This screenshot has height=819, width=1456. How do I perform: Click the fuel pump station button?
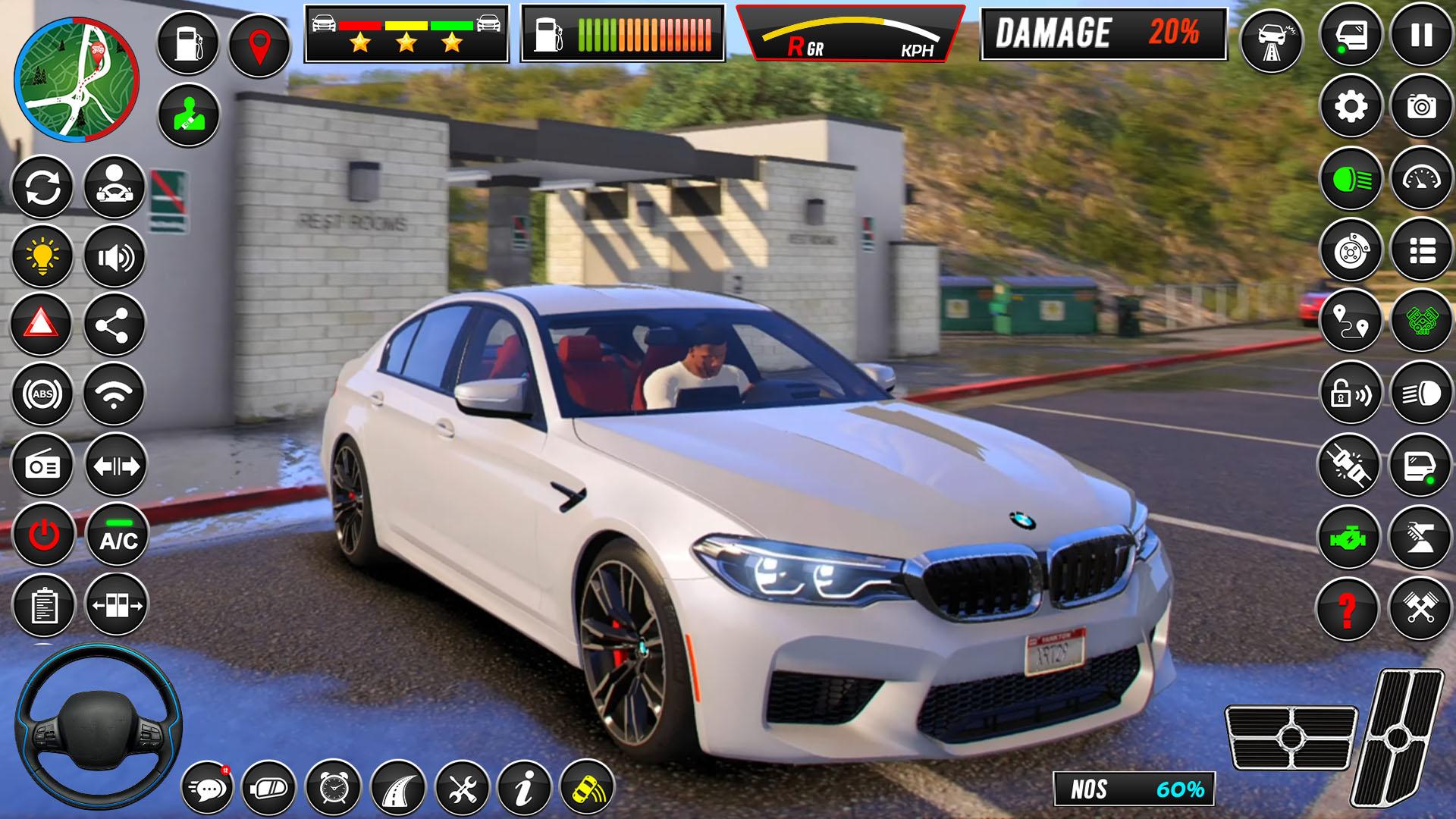pos(187,42)
